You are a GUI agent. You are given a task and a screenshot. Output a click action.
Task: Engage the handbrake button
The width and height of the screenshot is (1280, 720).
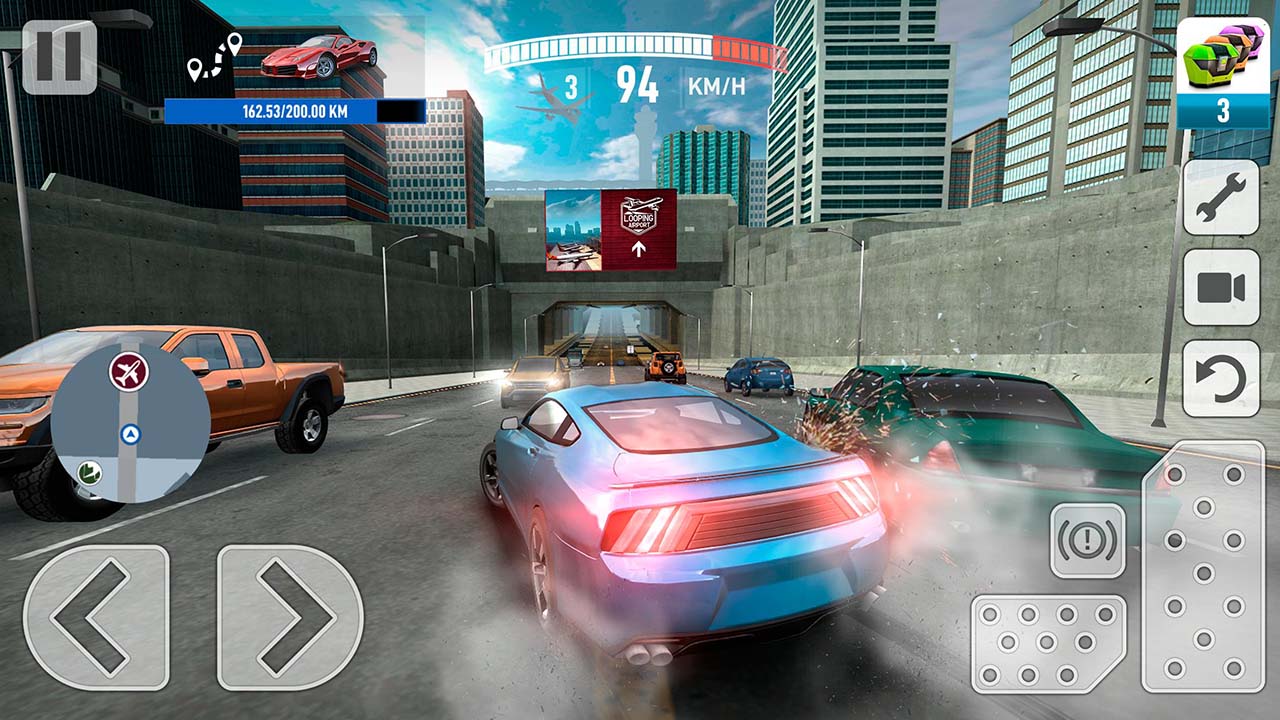tap(1087, 540)
